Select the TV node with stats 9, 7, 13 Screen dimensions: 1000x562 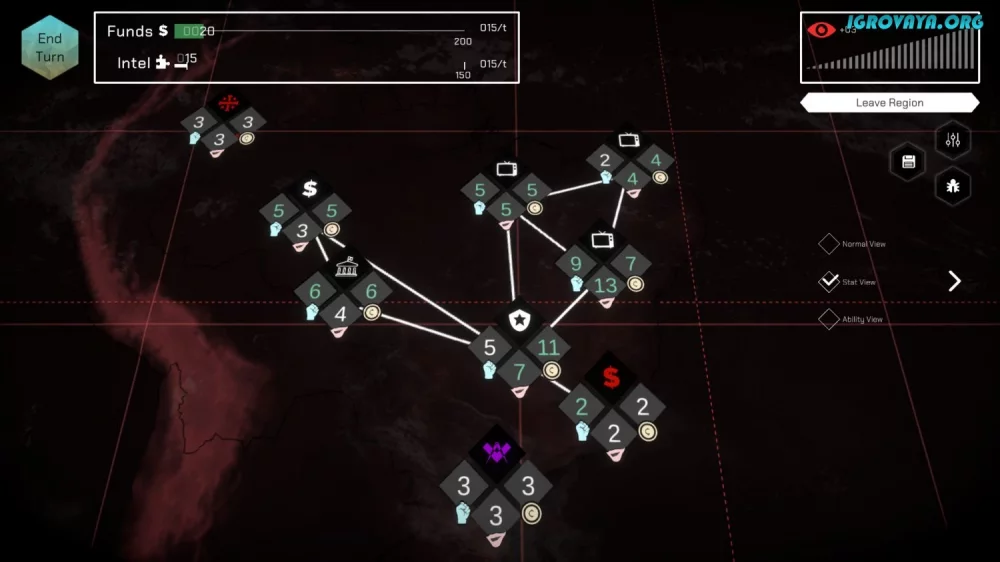[602, 240]
